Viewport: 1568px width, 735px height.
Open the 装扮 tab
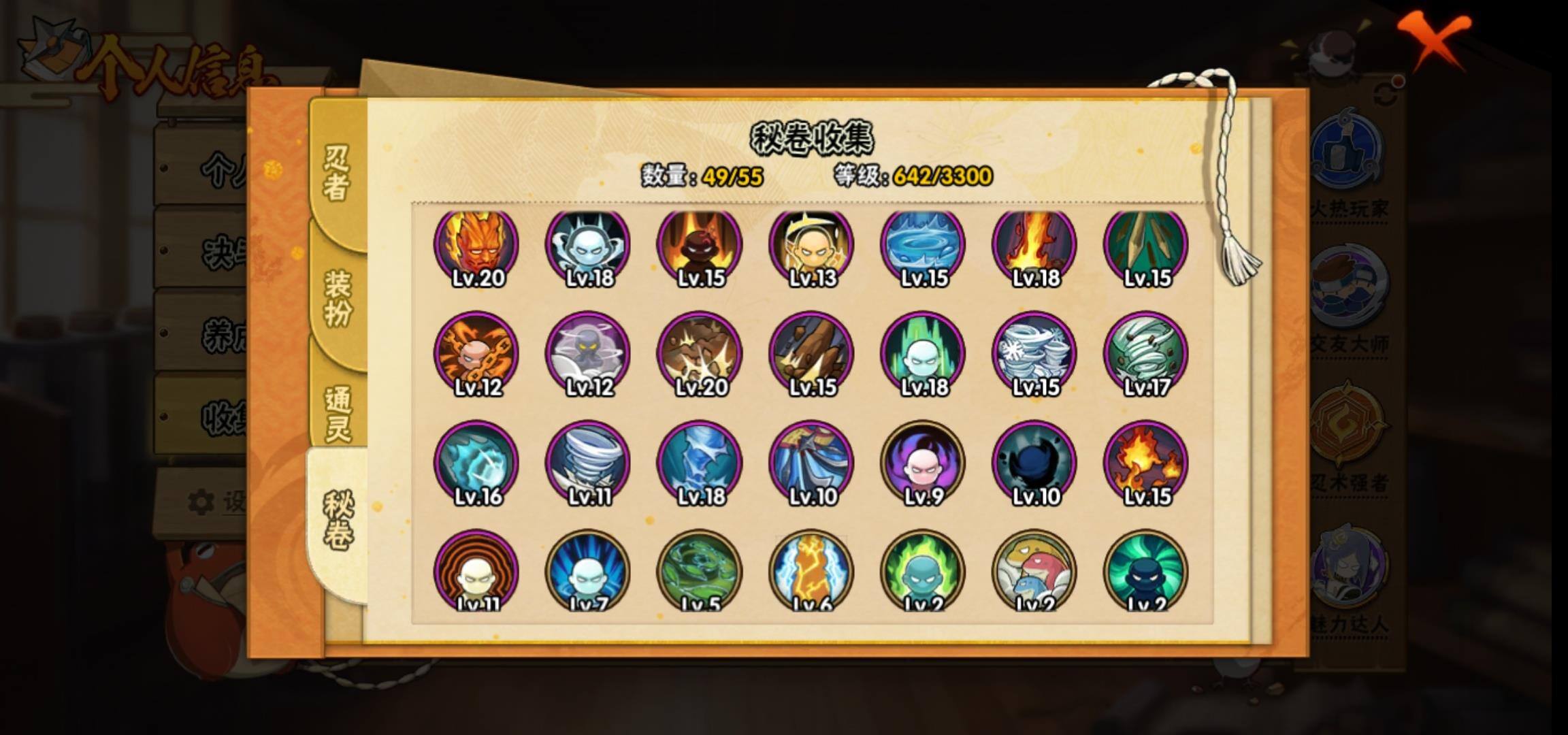click(x=338, y=298)
